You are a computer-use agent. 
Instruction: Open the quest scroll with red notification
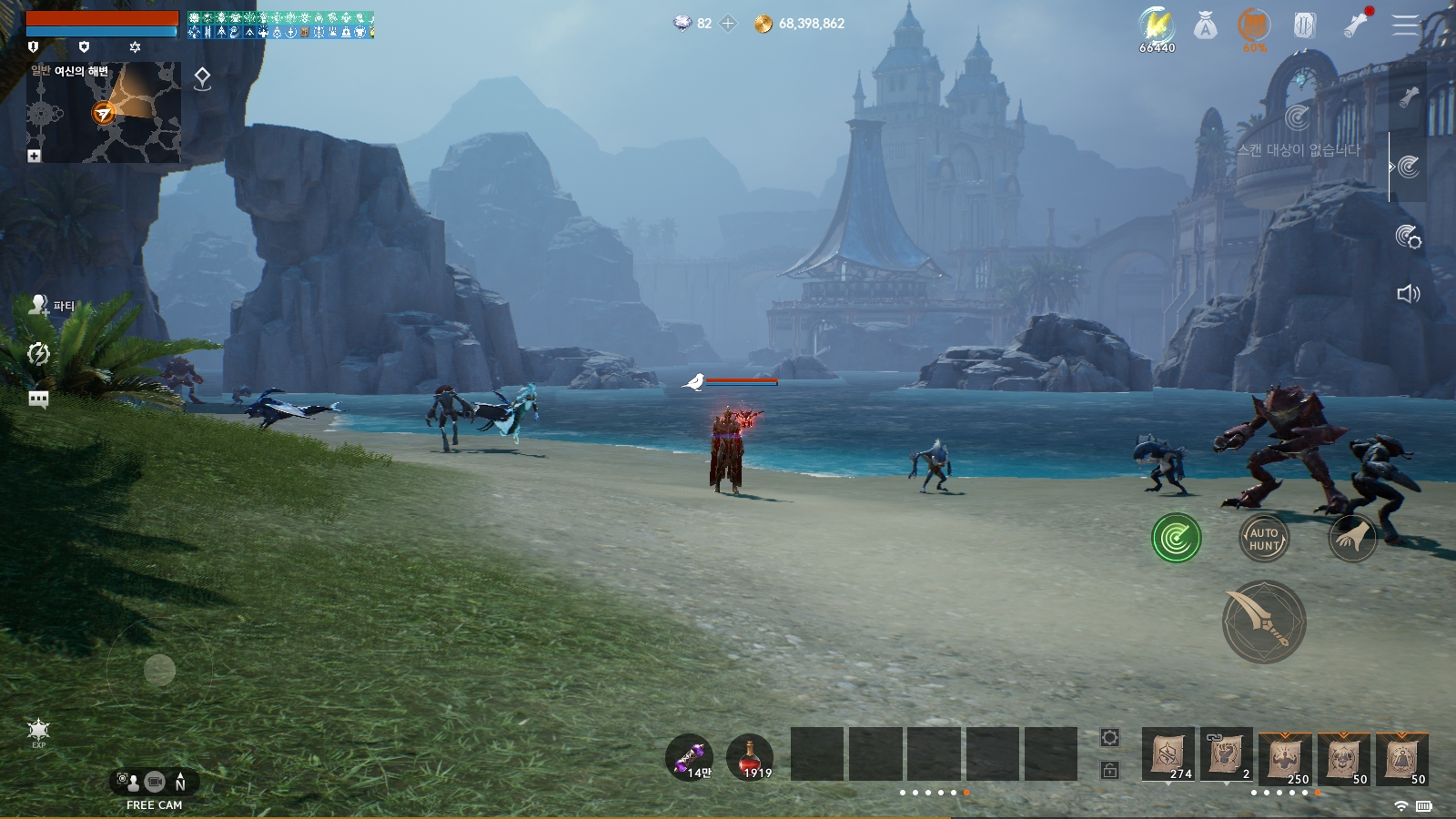(1356, 25)
